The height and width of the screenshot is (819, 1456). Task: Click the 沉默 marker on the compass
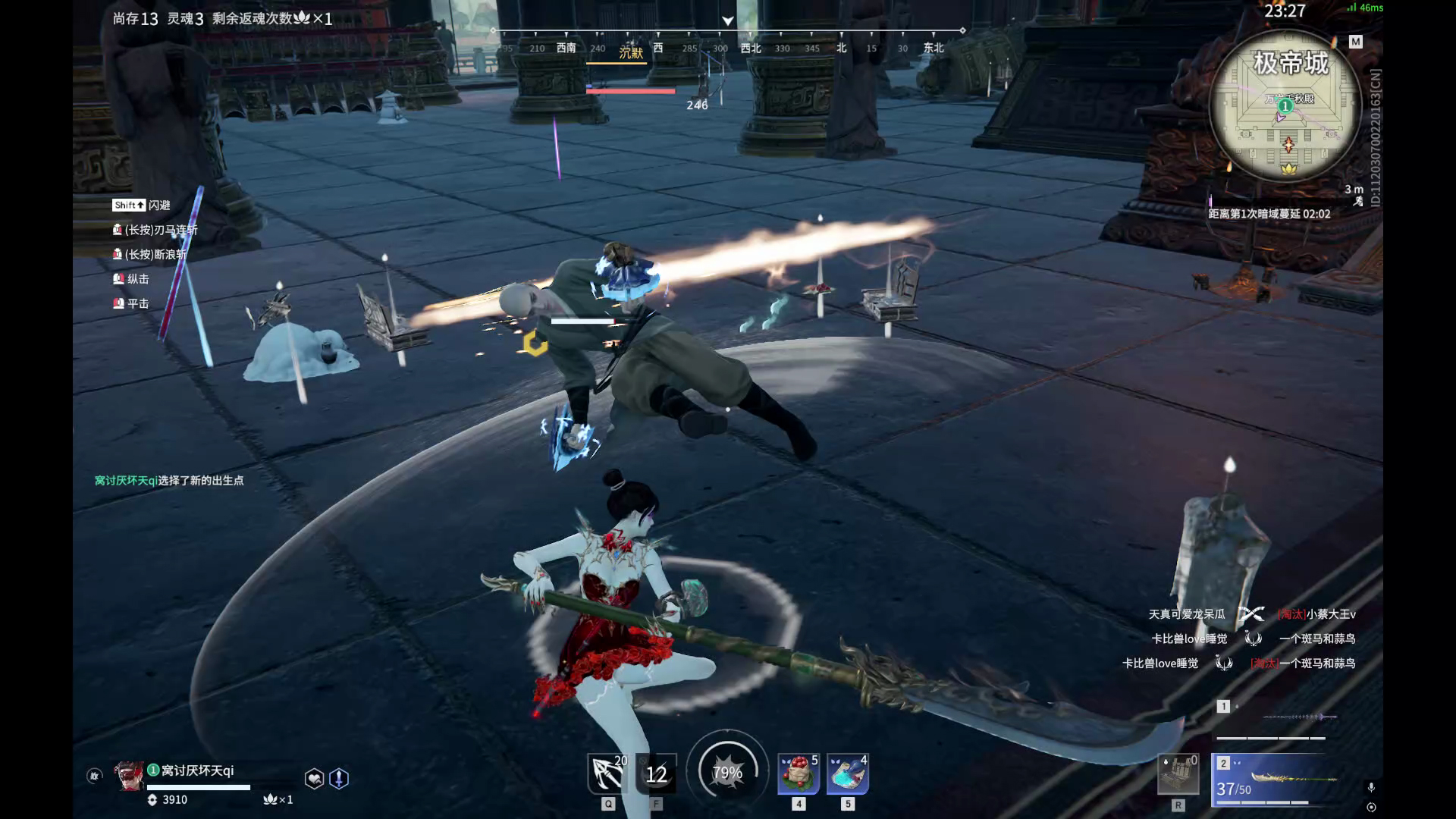pos(631,52)
